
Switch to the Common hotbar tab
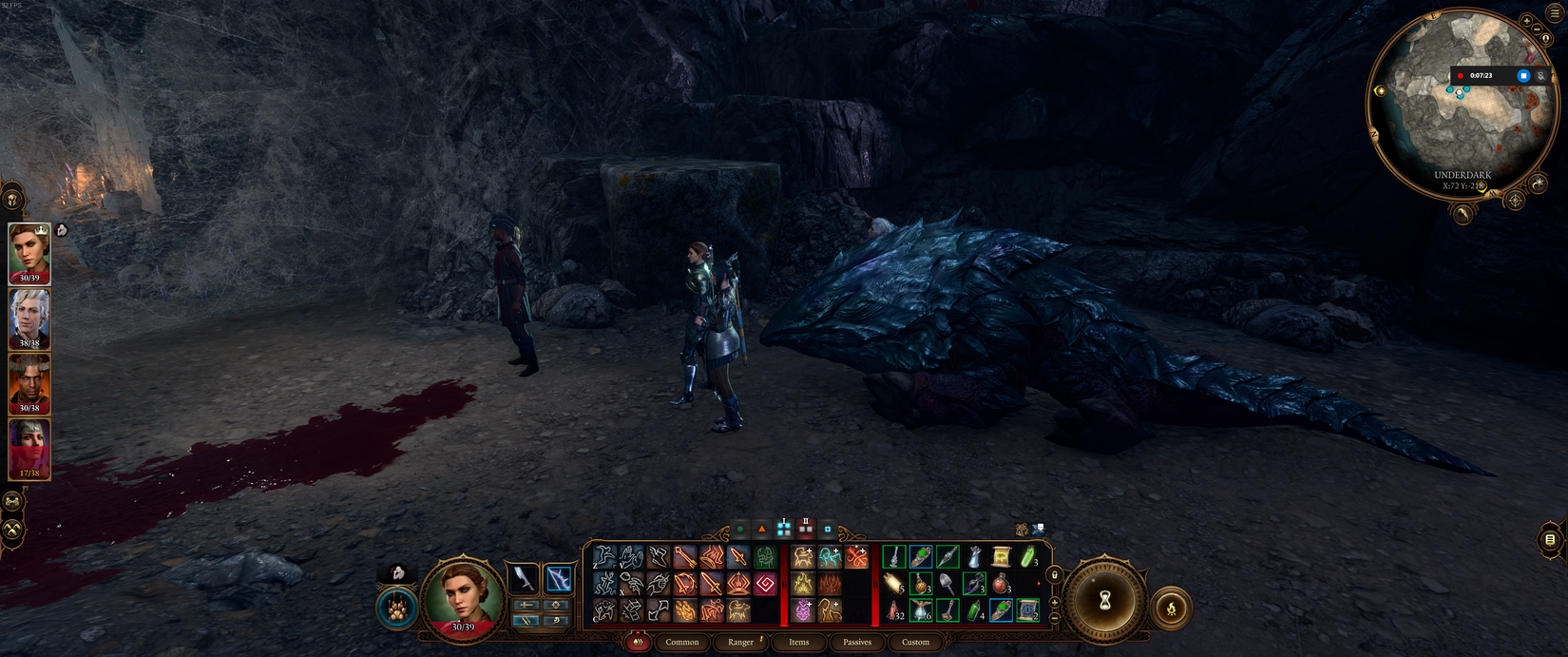click(681, 642)
